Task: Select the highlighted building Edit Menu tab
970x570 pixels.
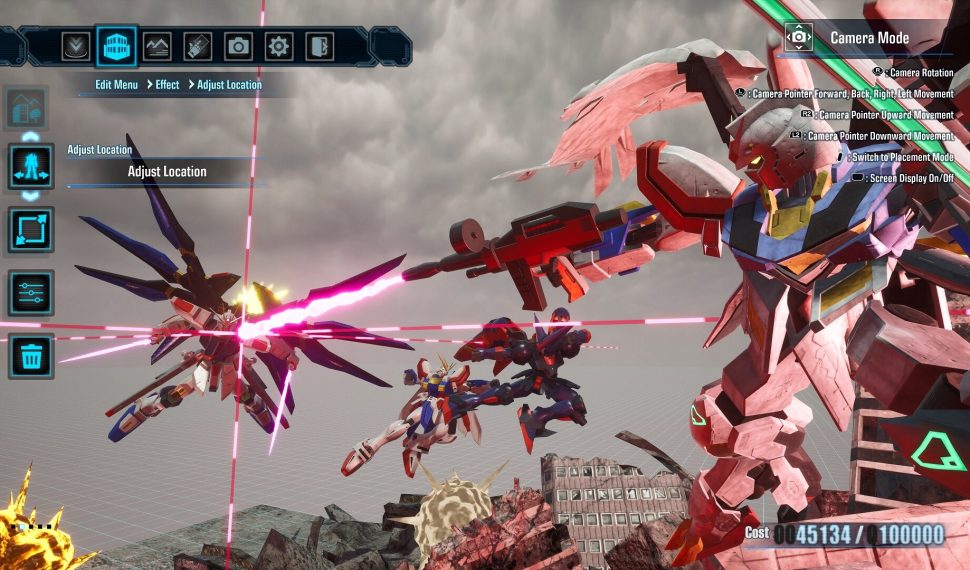Action: click(117, 46)
